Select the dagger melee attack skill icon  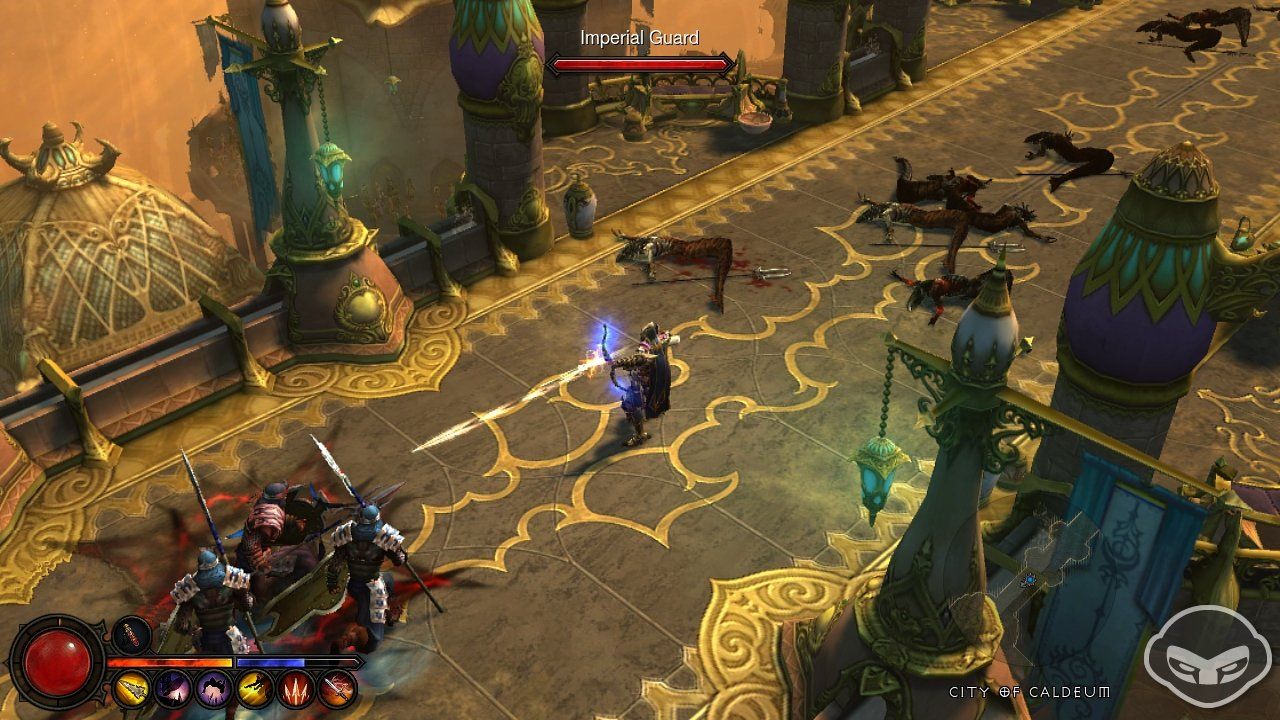click(337, 689)
